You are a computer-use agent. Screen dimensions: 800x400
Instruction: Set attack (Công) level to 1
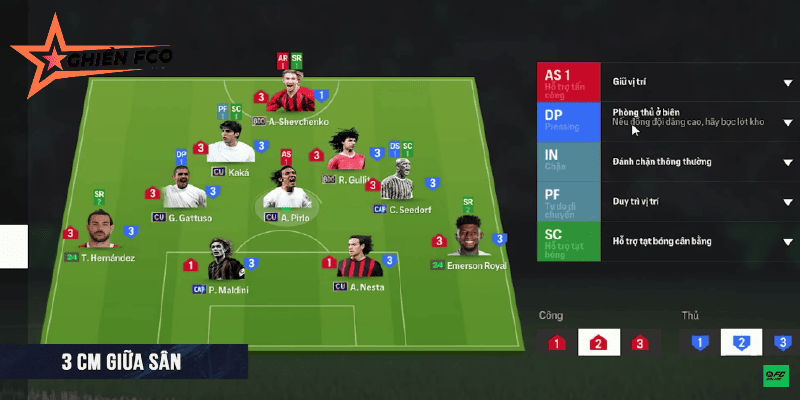[557, 343]
